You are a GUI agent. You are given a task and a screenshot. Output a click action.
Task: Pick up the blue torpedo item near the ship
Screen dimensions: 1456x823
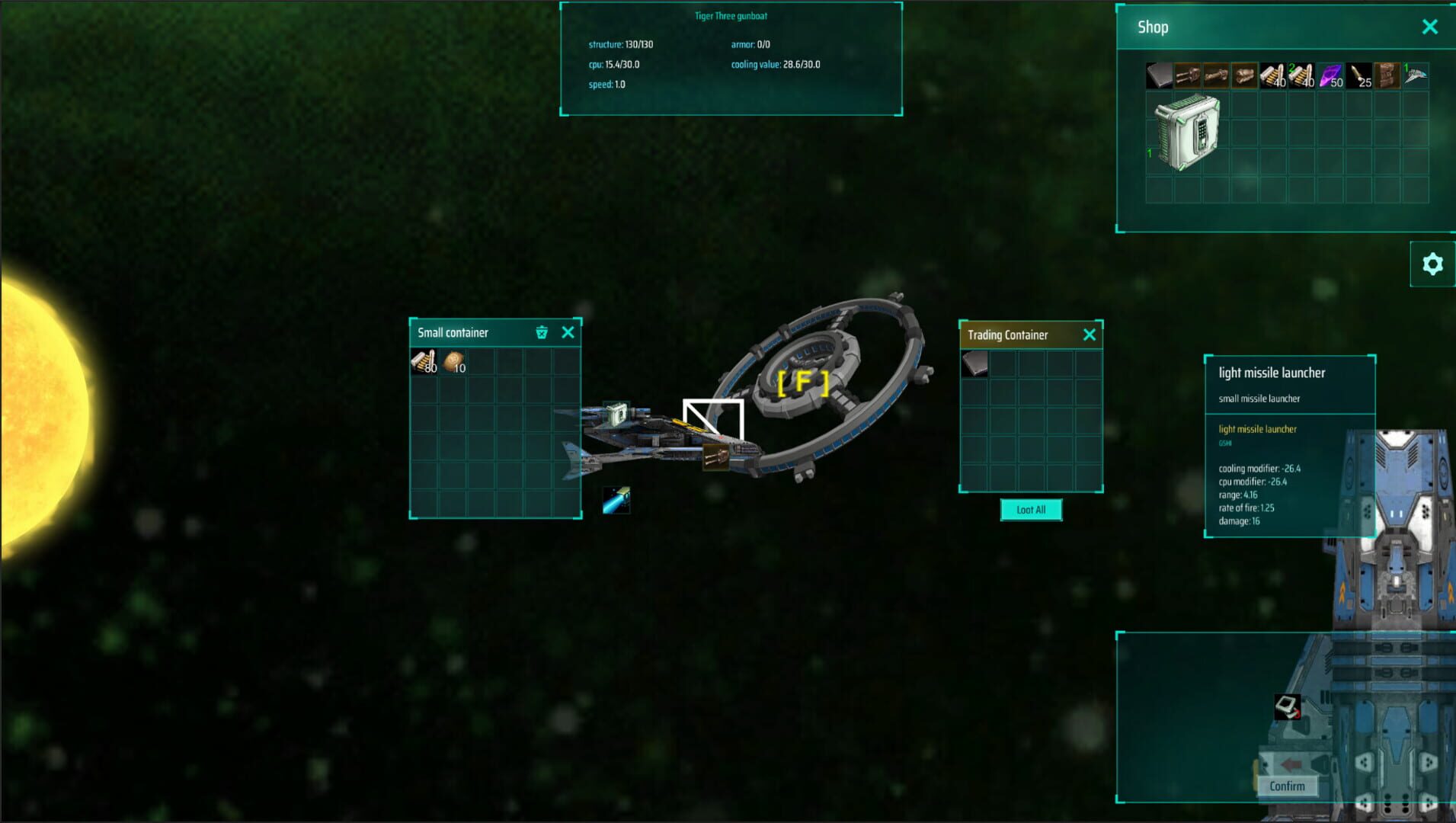tap(617, 499)
